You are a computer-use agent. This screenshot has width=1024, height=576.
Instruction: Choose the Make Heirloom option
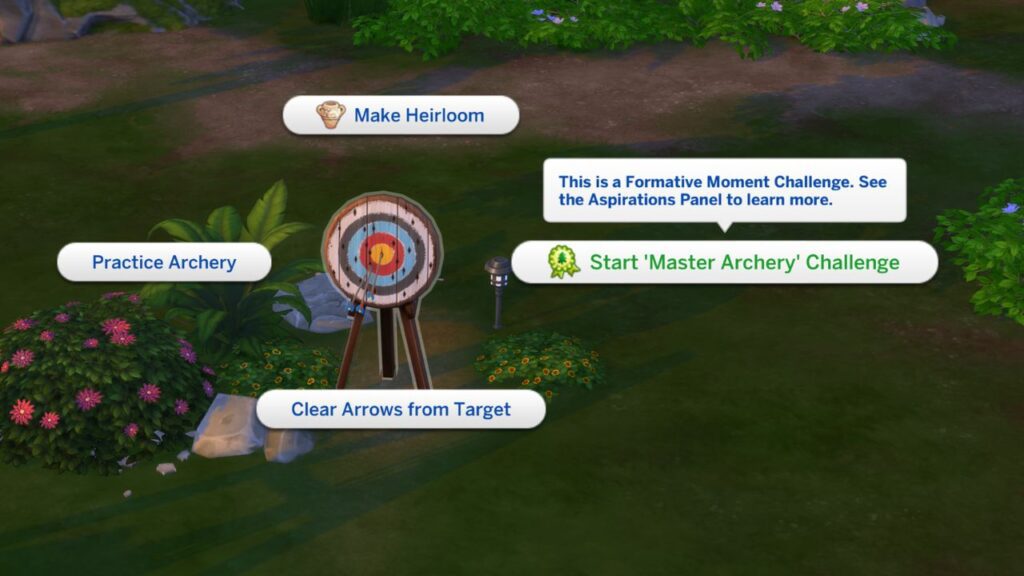pos(401,115)
